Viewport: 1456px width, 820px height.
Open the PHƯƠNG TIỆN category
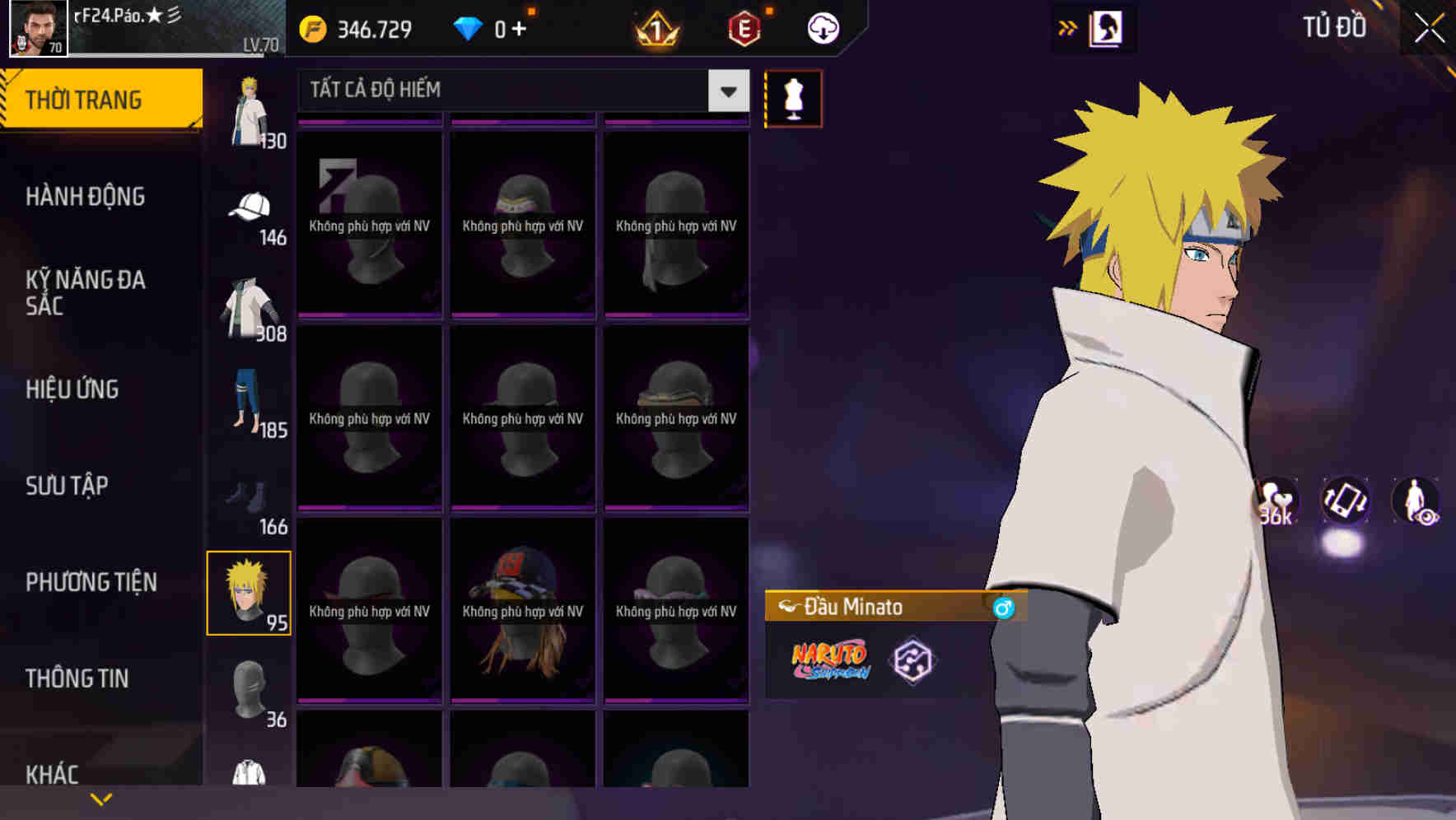(91, 582)
